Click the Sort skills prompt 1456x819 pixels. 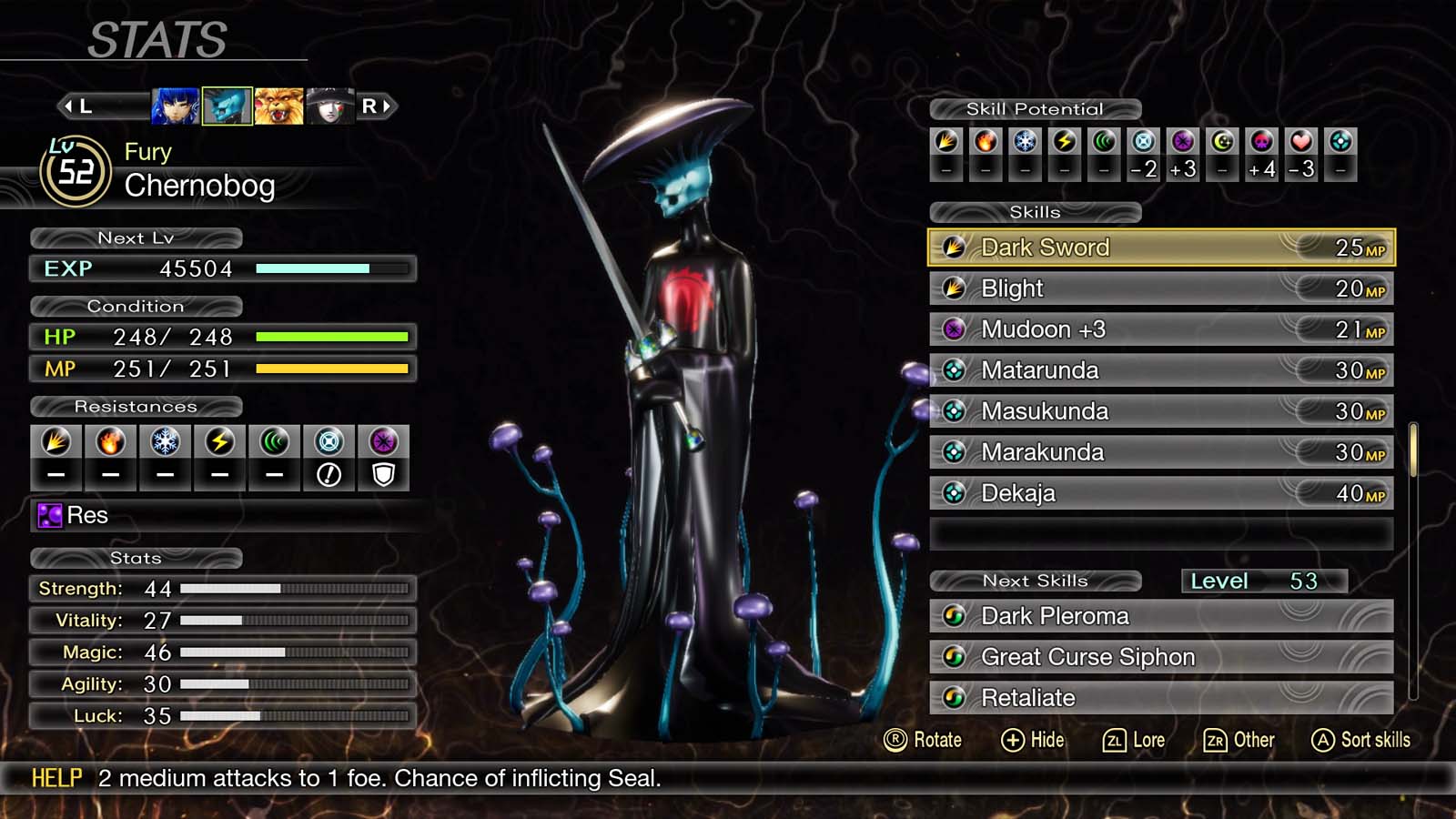(1360, 740)
